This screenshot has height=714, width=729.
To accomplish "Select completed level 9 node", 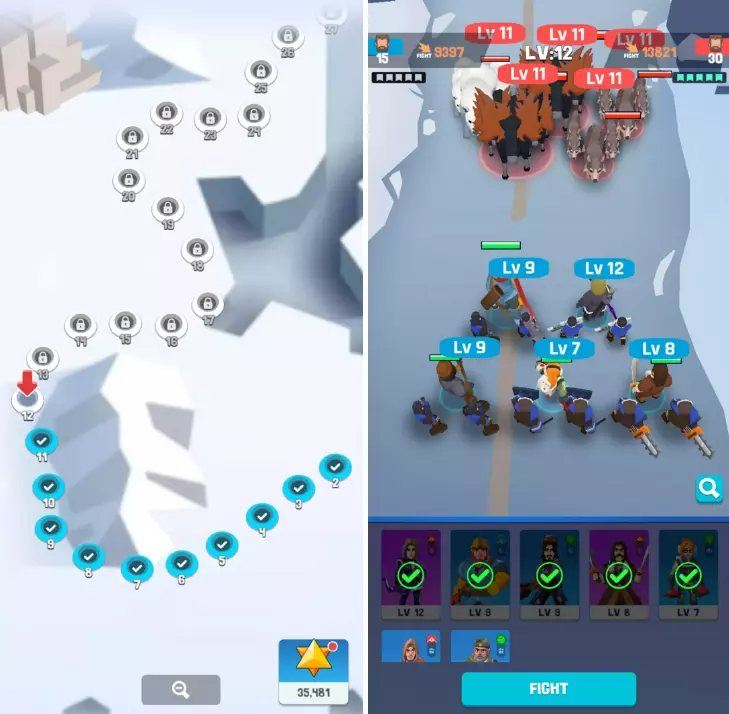I will pyautogui.click(x=50, y=528).
